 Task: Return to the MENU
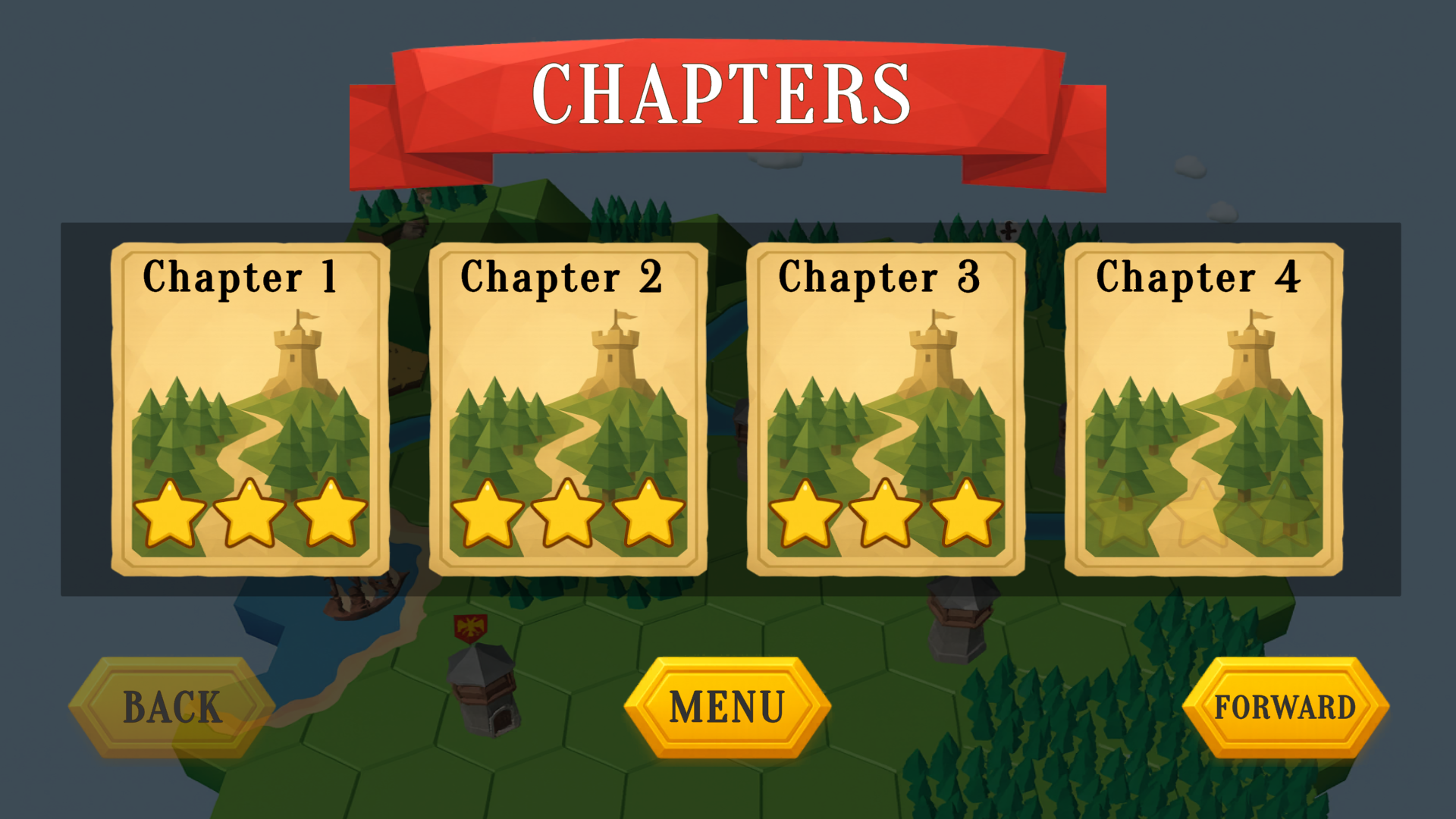(x=727, y=708)
